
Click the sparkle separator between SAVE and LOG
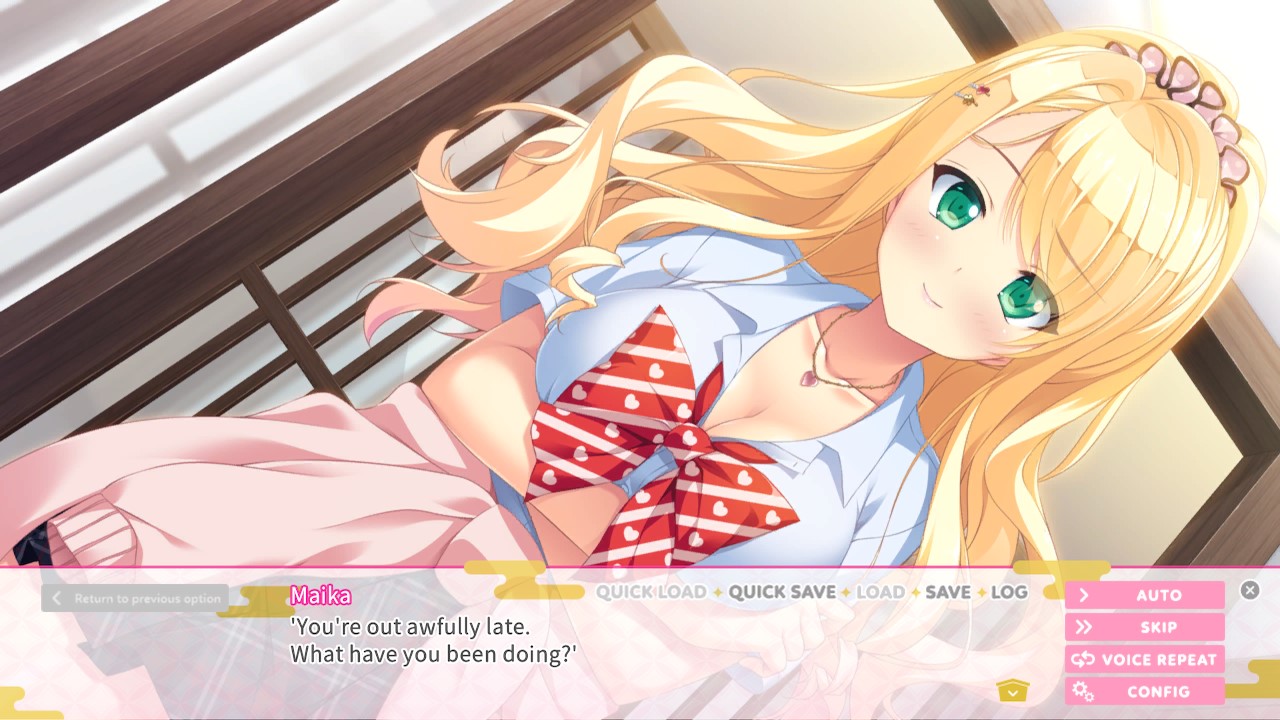click(x=983, y=592)
